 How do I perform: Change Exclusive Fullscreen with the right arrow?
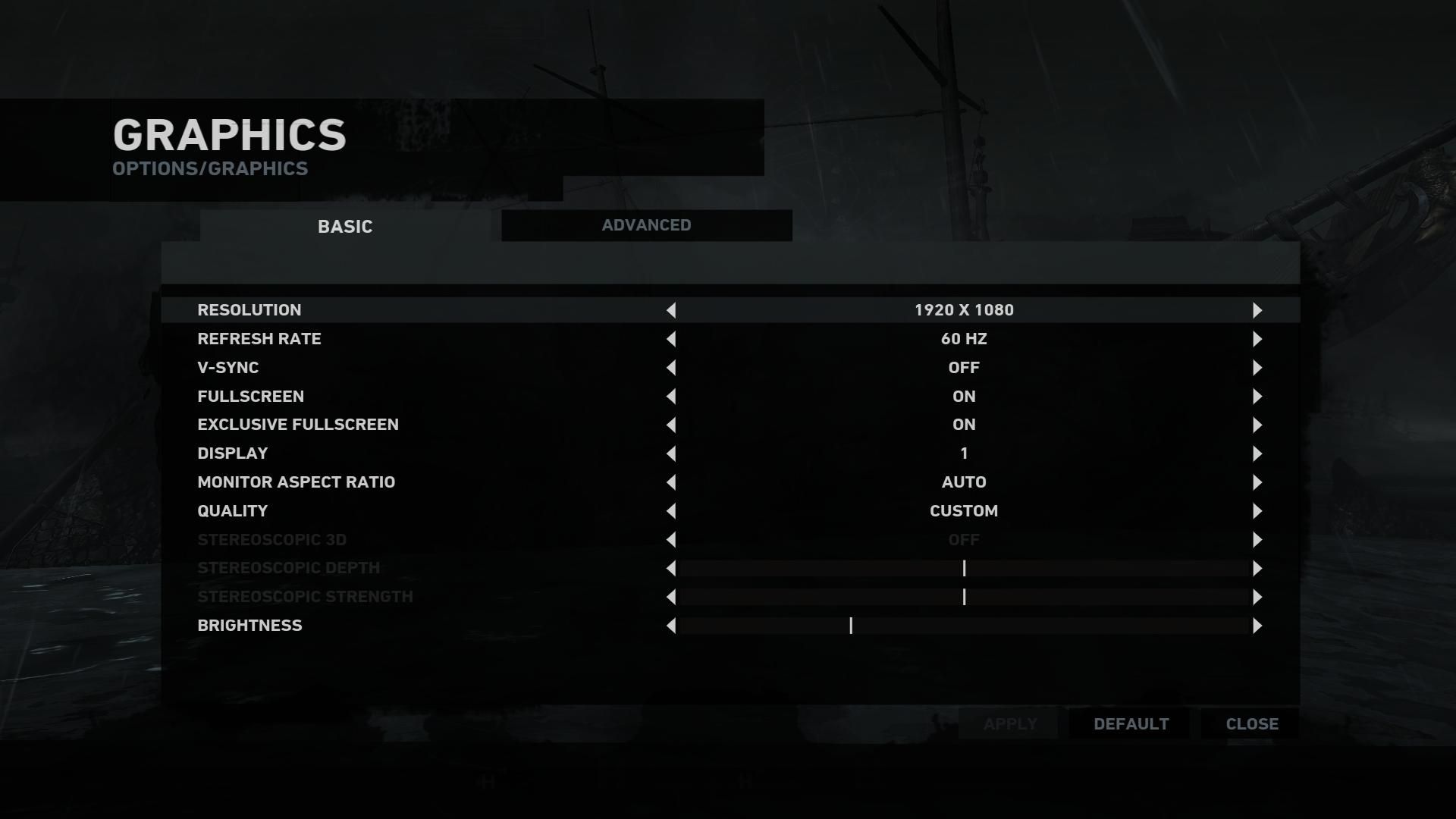coord(1257,425)
